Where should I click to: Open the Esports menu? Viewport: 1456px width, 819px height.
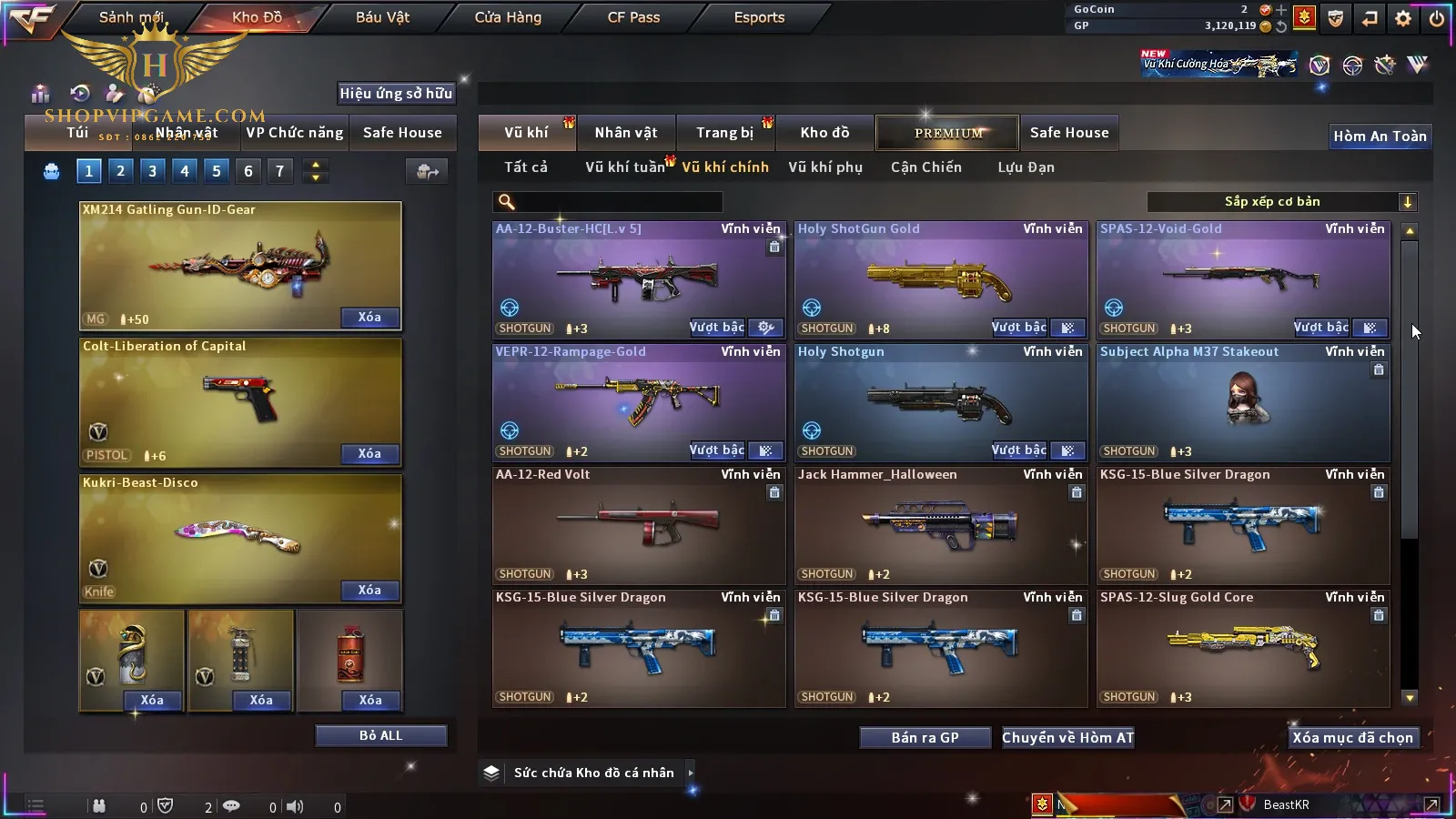pyautogui.click(x=759, y=17)
